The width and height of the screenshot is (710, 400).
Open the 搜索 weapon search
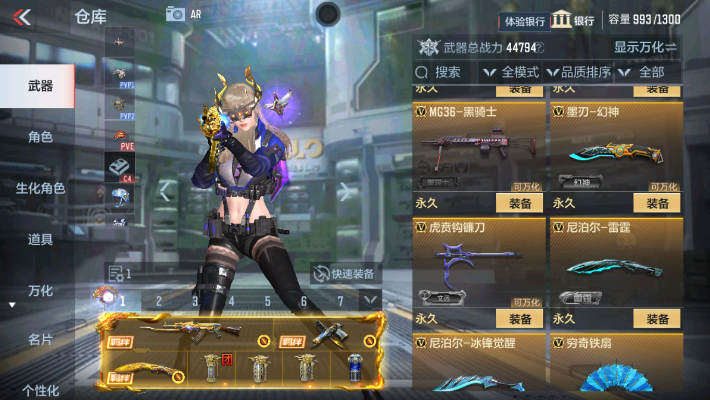440,72
